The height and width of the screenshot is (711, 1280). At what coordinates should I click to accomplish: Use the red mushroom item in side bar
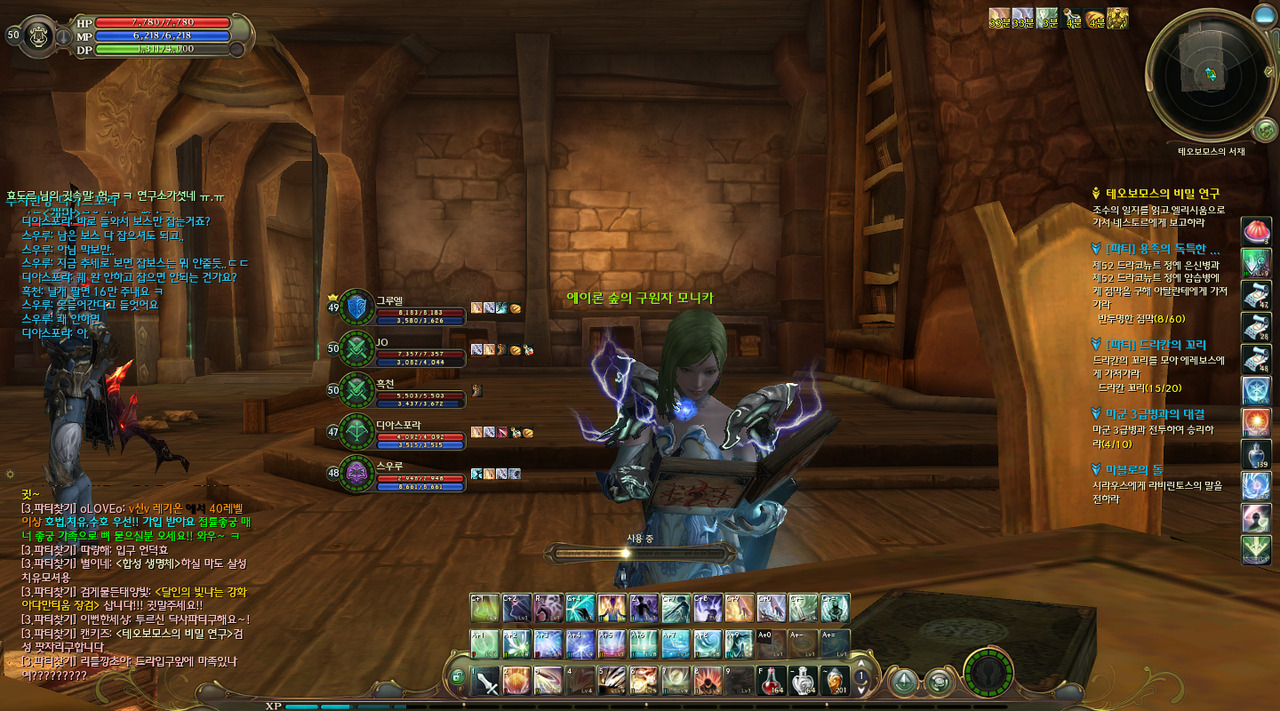click(x=1256, y=231)
